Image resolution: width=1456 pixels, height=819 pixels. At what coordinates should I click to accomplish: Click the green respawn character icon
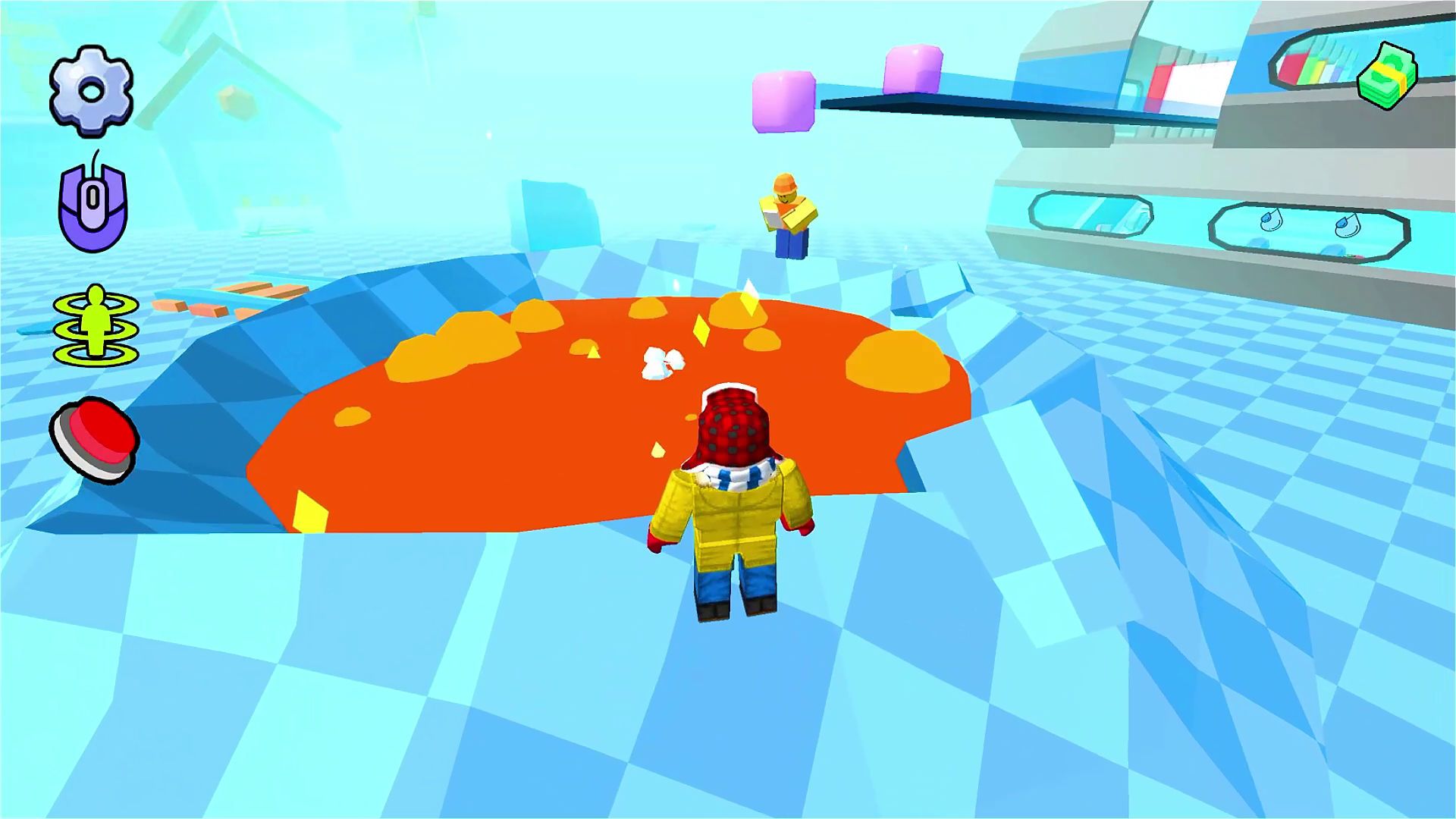[x=95, y=326]
